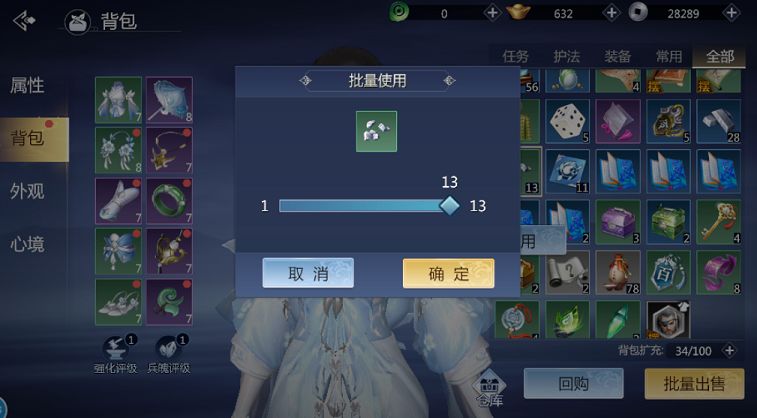The image size is (757, 418).
Task: Switch to the 护法 filter tab
Action: [x=566, y=57]
